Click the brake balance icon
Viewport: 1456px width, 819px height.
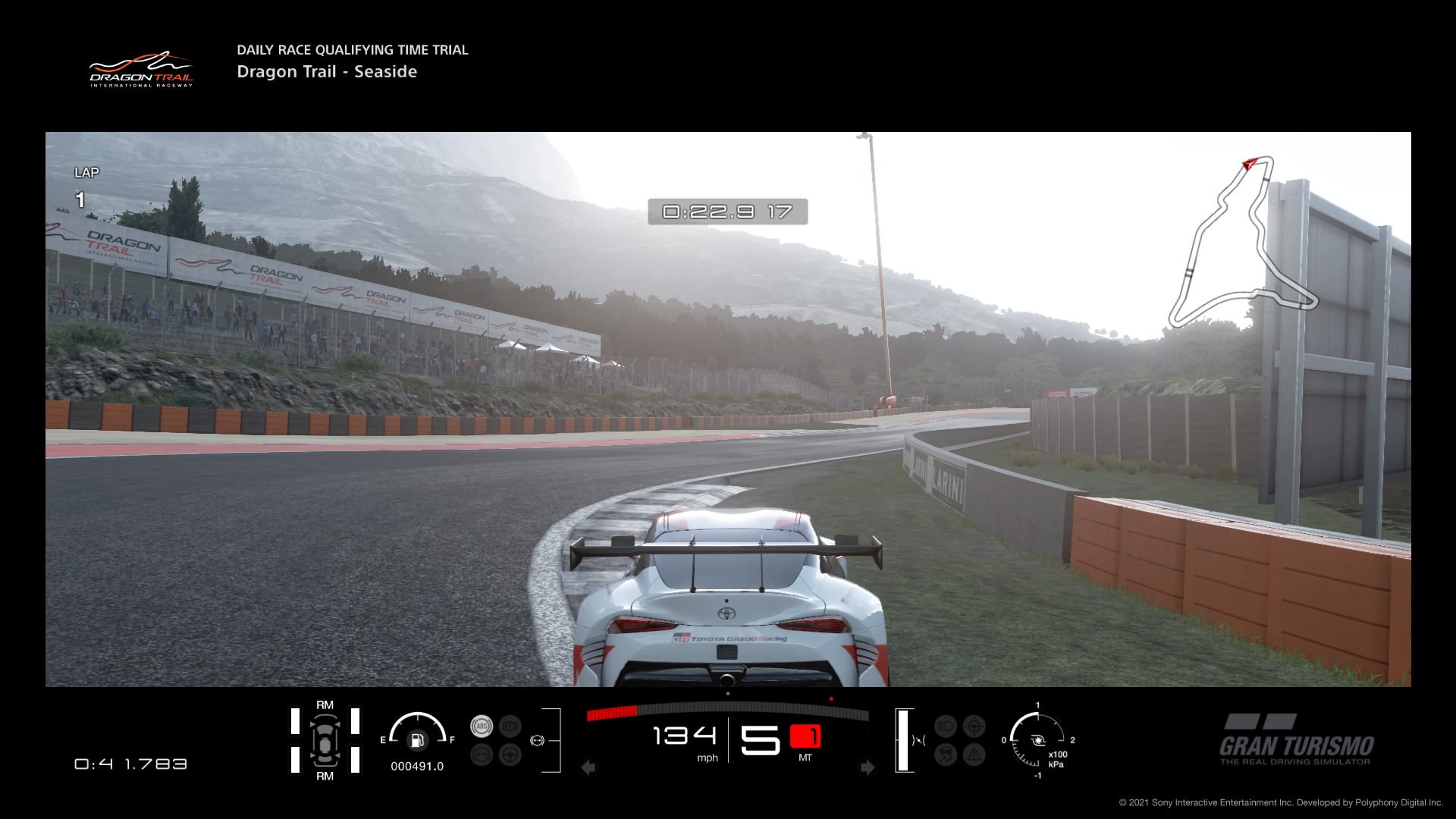(538, 740)
